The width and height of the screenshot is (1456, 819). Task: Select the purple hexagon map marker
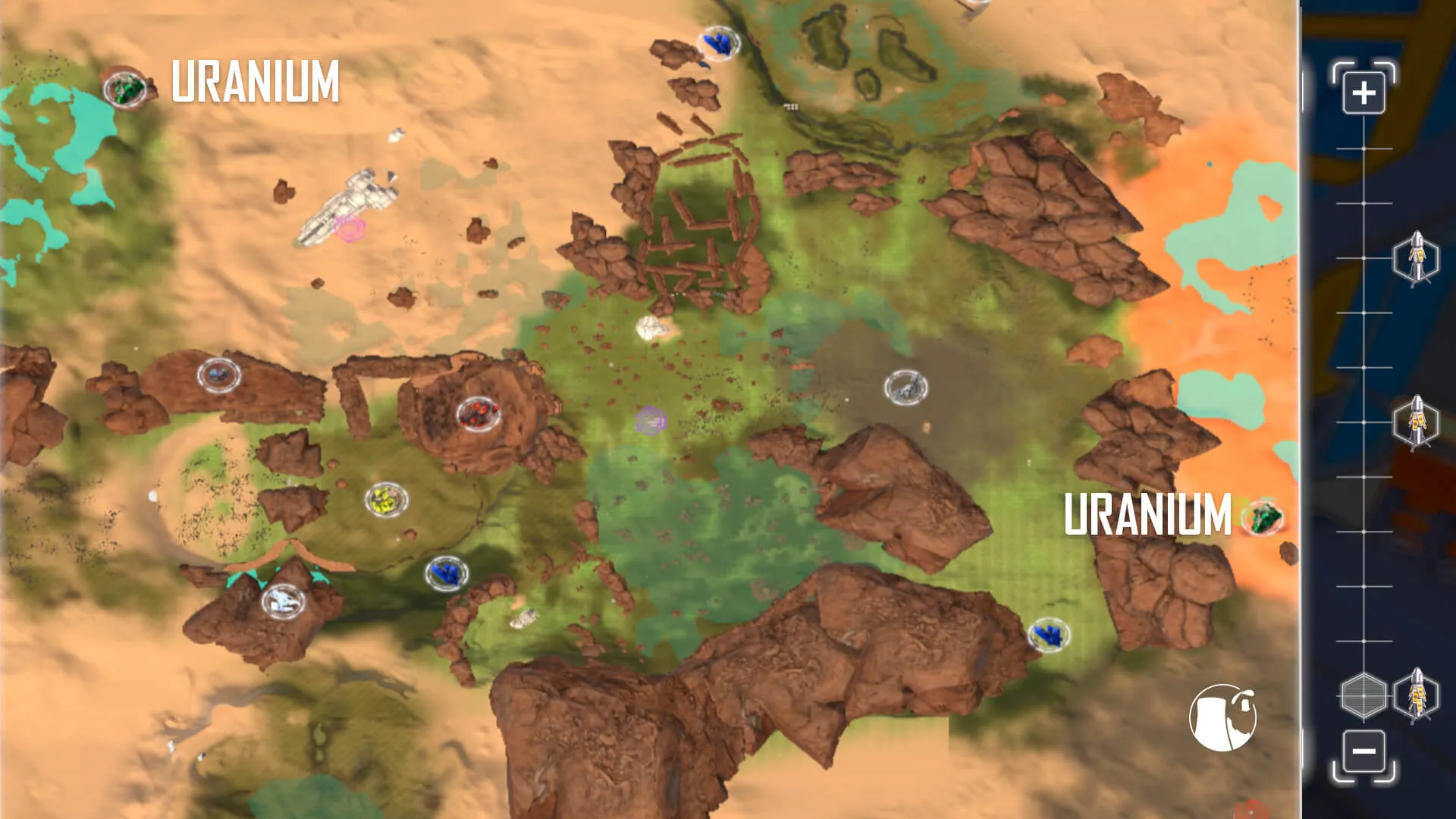point(651,419)
